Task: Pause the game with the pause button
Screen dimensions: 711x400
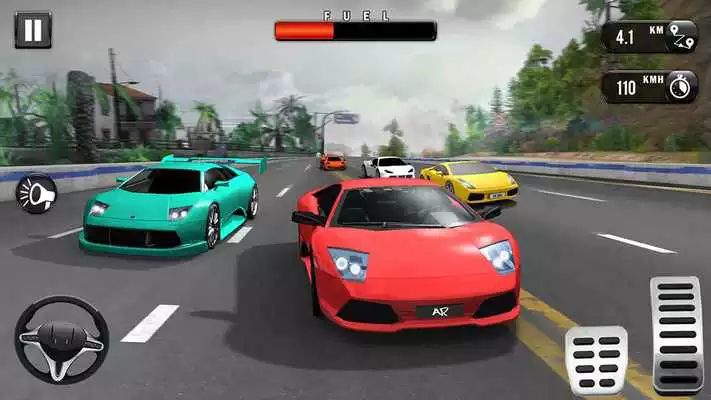Action: coord(32,30)
